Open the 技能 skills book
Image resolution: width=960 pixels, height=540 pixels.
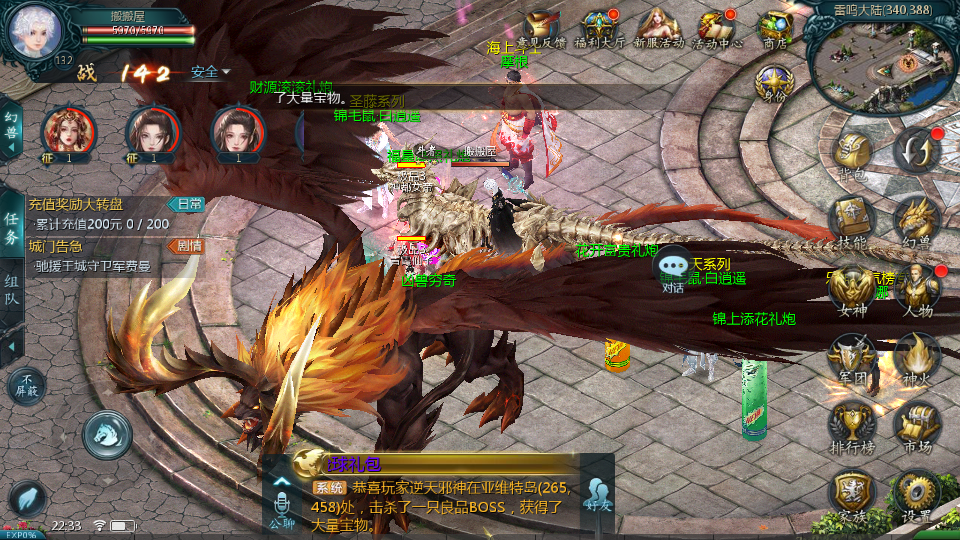click(x=852, y=220)
